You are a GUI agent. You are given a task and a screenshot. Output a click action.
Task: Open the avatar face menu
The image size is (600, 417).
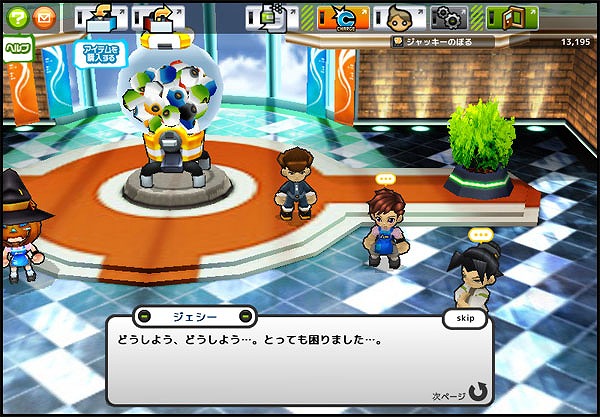[401, 17]
